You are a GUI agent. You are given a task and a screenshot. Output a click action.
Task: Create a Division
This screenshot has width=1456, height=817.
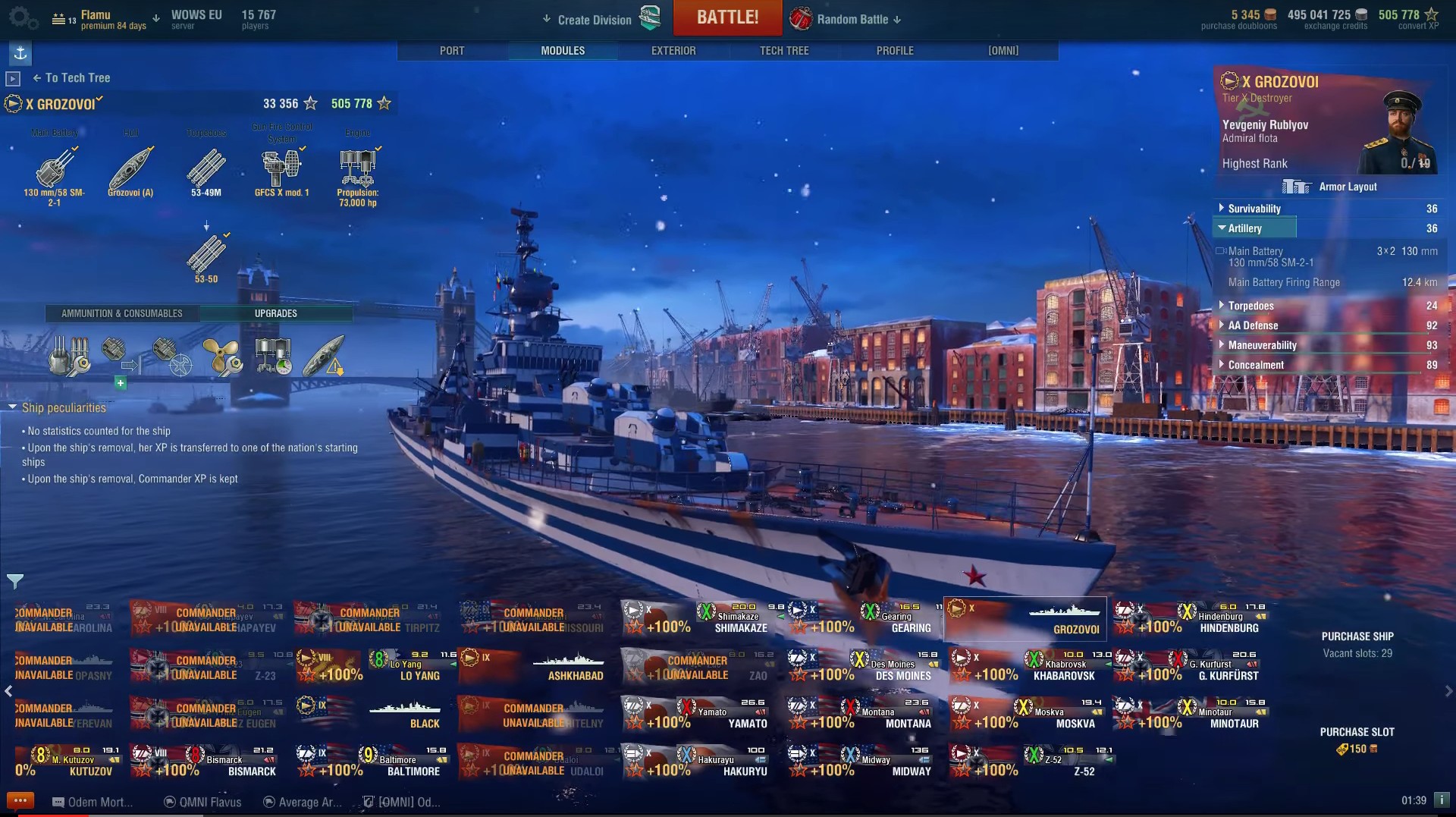594,20
